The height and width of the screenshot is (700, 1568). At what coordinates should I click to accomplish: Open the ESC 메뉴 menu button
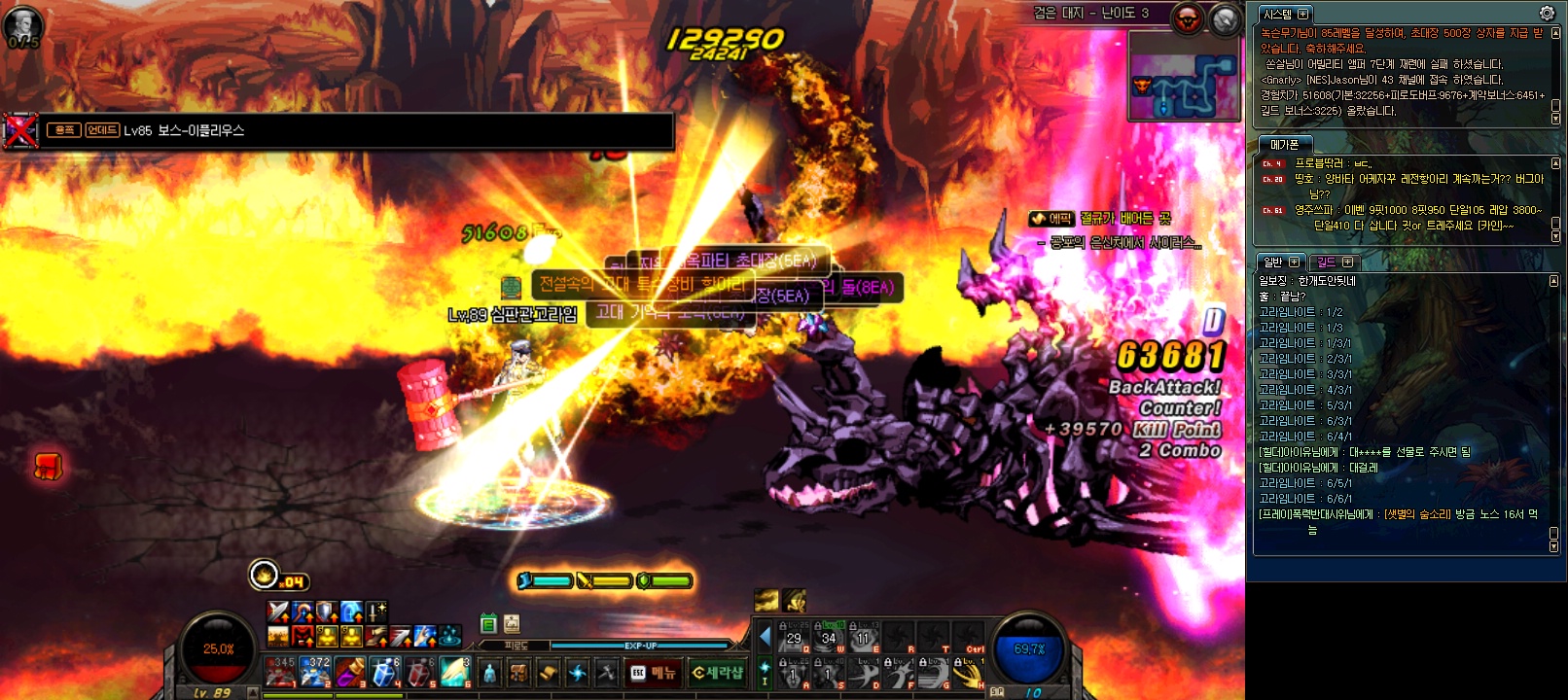click(x=653, y=673)
